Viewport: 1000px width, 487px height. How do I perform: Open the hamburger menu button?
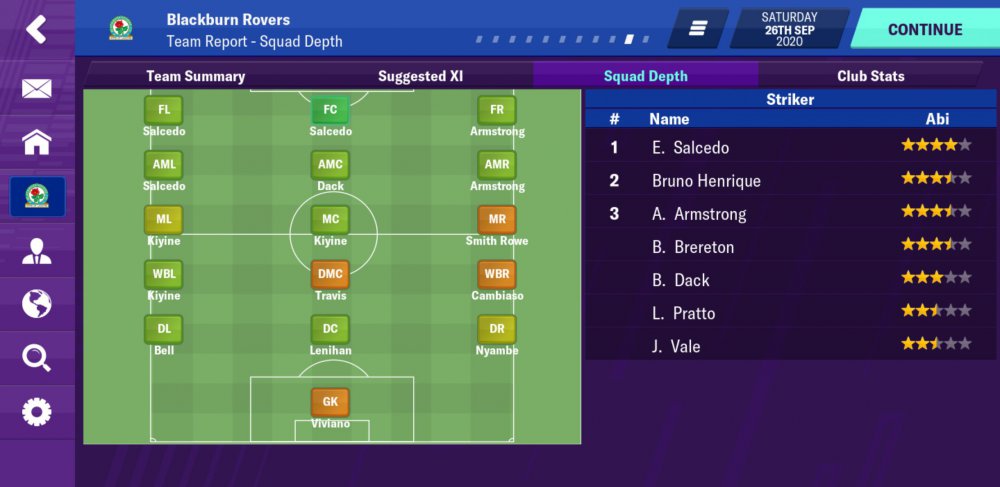click(698, 29)
